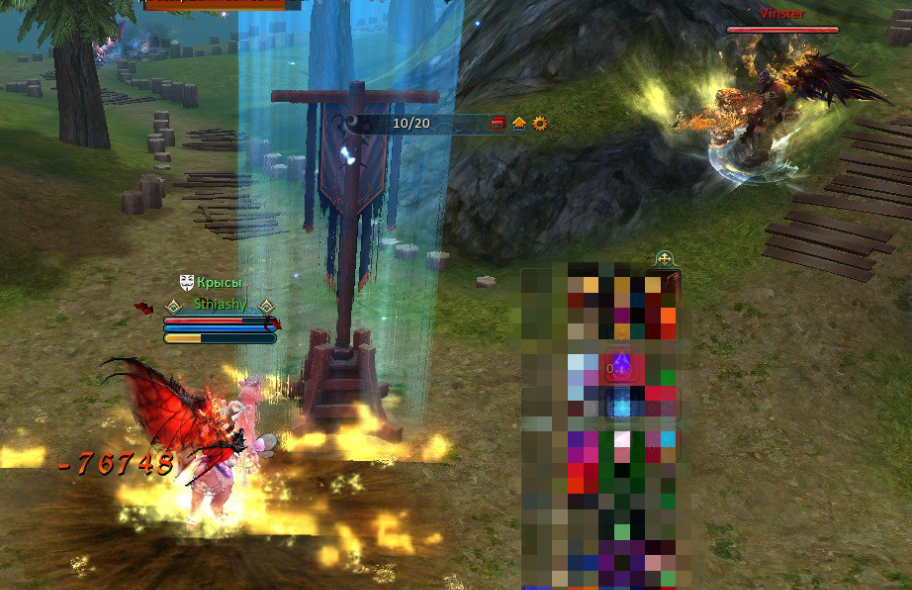This screenshot has width=912, height=590.
Task: Click the red overlapping windows icon
Action: point(498,123)
